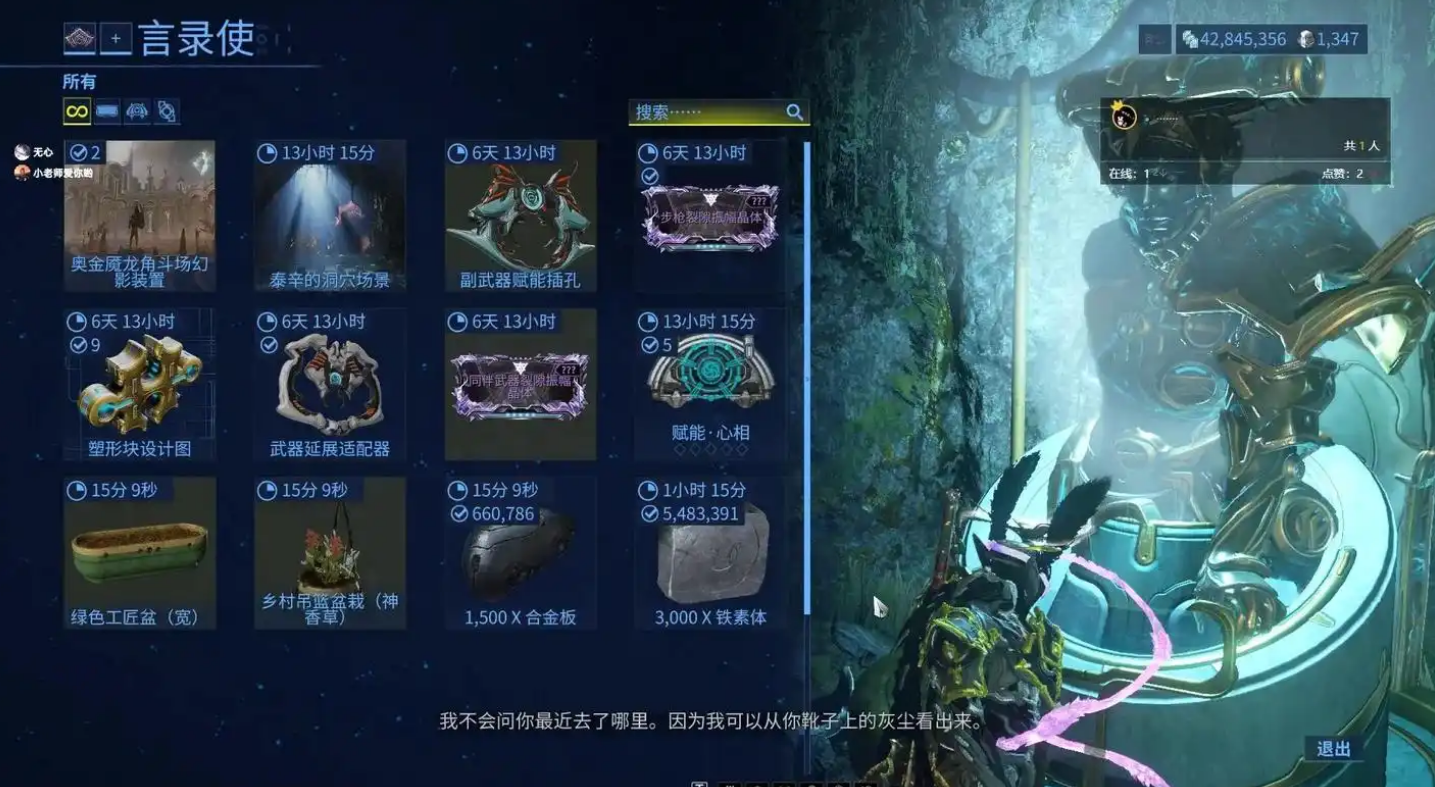
Task: Open the crowned streamer avatar overlay
Action: point(1125,118)
